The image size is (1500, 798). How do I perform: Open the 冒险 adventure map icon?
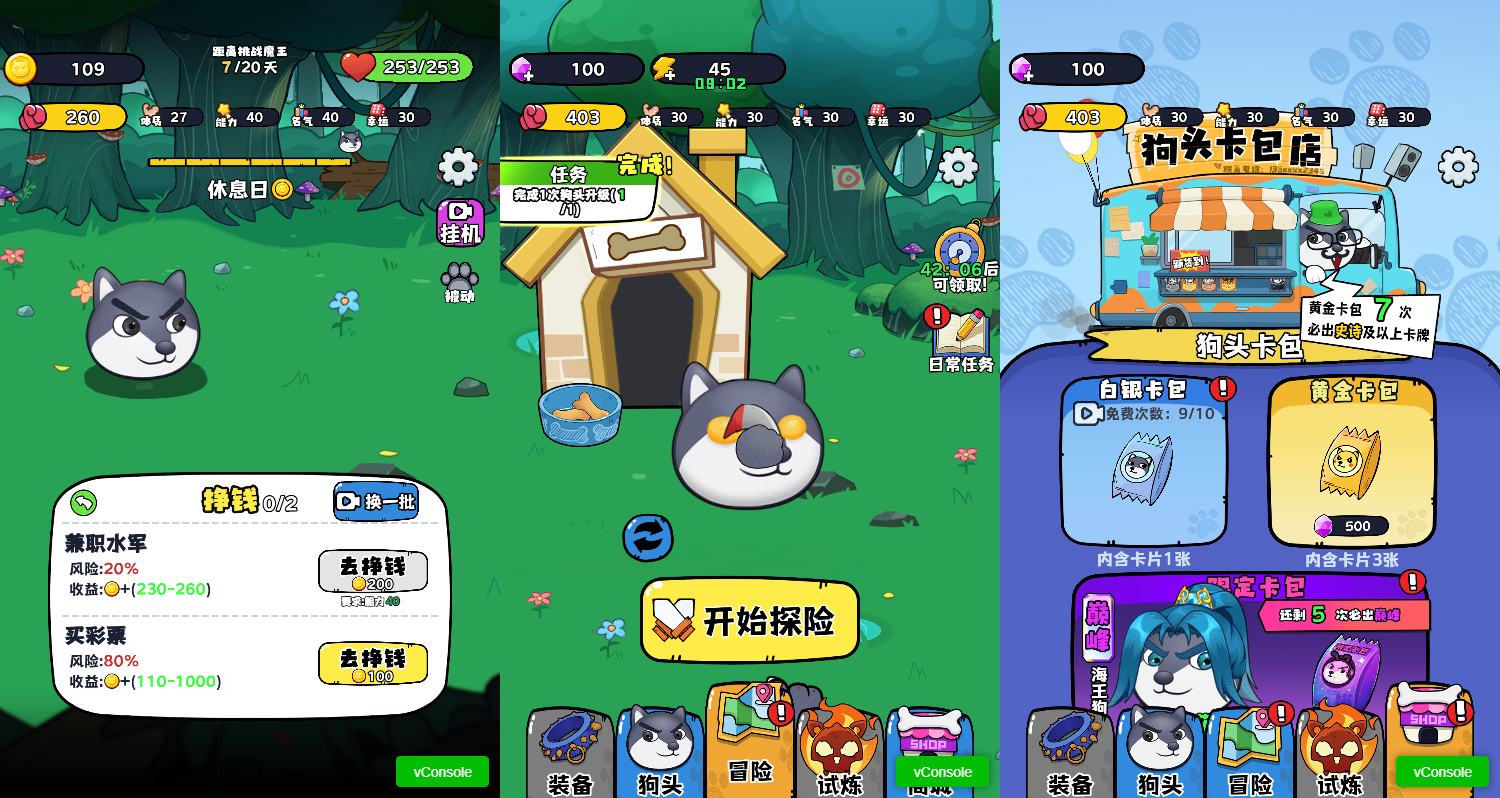pos(750,740)
